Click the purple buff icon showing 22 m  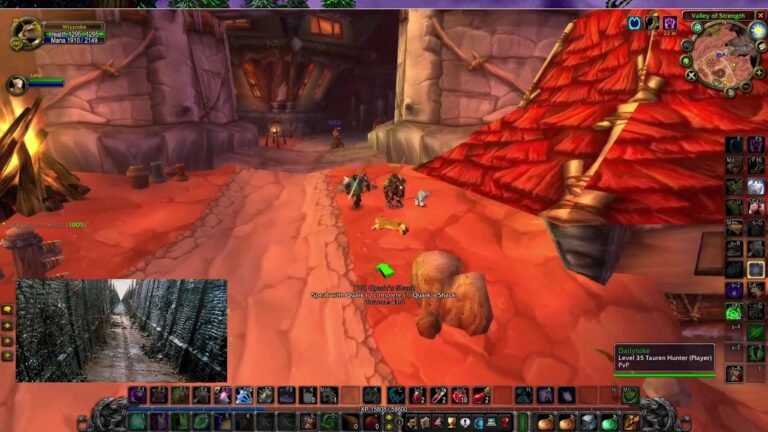click(669, 22)
